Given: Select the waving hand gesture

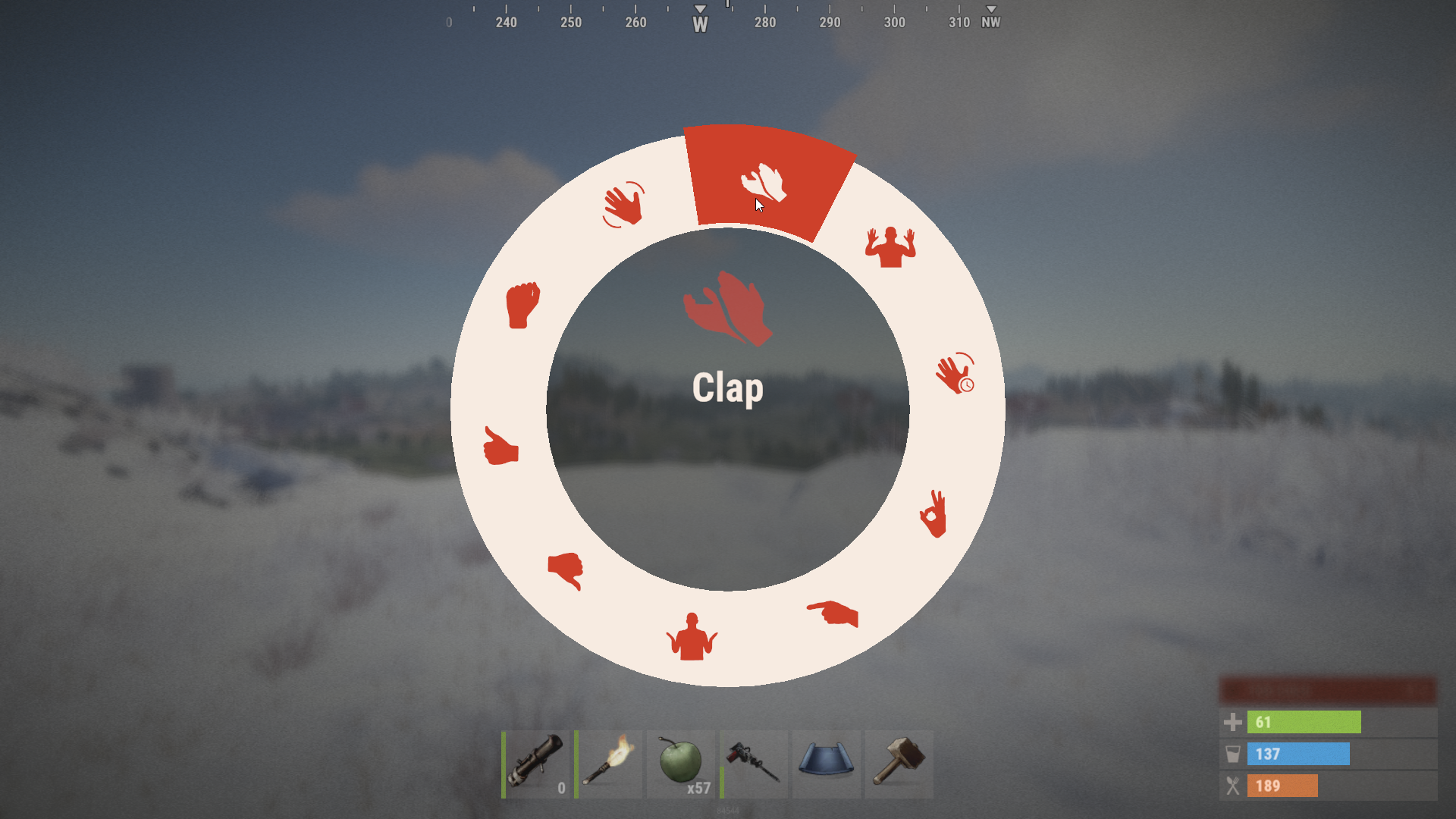Looking at the screenshot, I should (x=623, y=205).
